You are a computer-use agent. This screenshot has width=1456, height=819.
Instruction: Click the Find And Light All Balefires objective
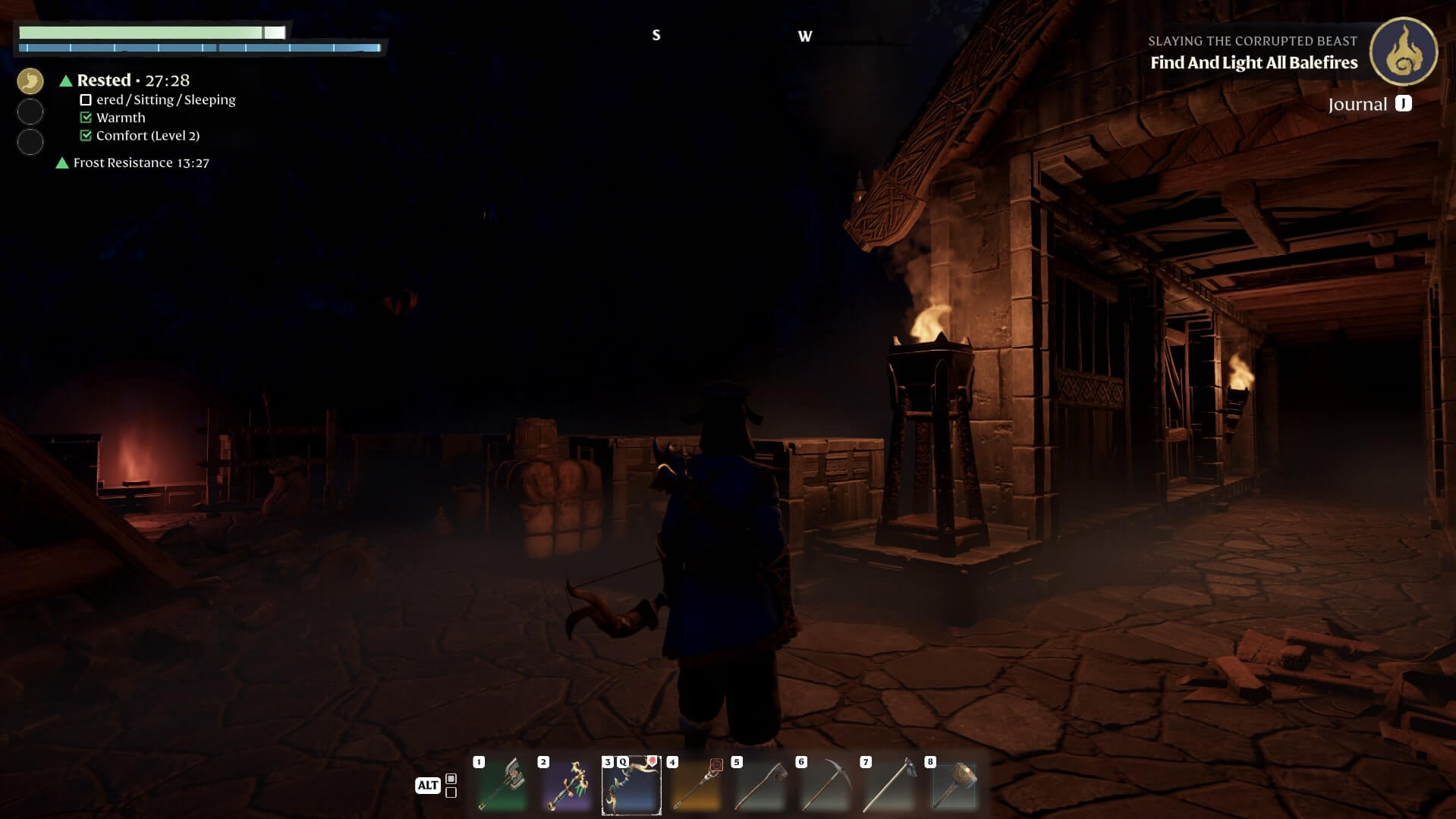[1253, 63]
